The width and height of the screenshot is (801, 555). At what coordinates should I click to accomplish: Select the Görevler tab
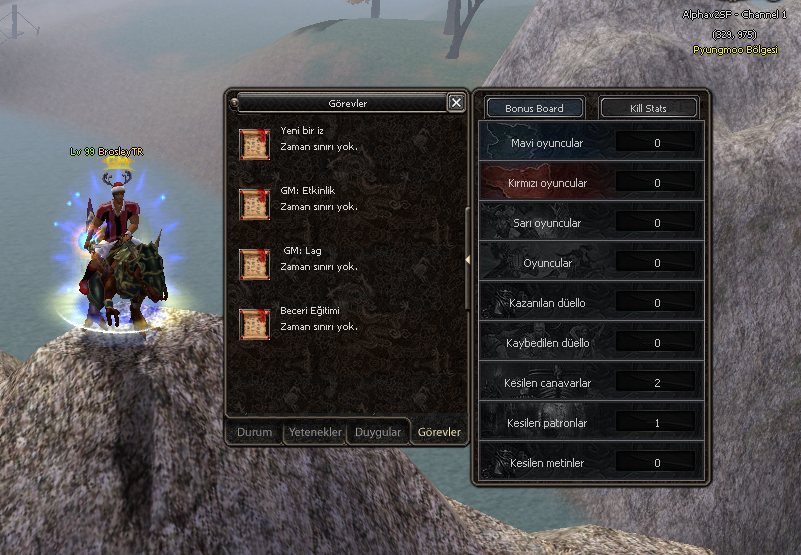point(439,432)
